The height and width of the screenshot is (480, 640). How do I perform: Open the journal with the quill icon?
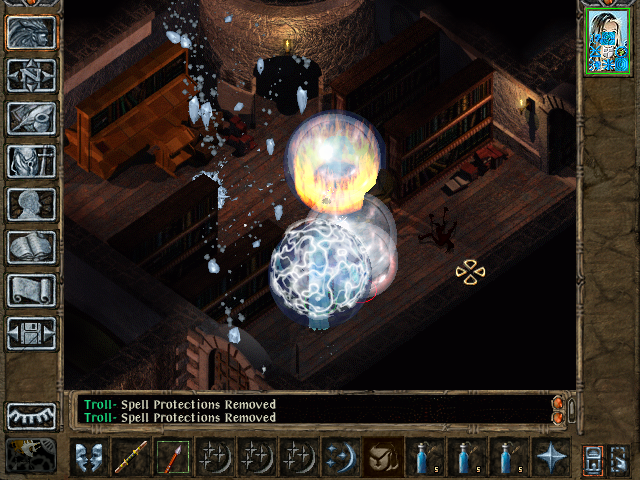[x=31, y=118]
